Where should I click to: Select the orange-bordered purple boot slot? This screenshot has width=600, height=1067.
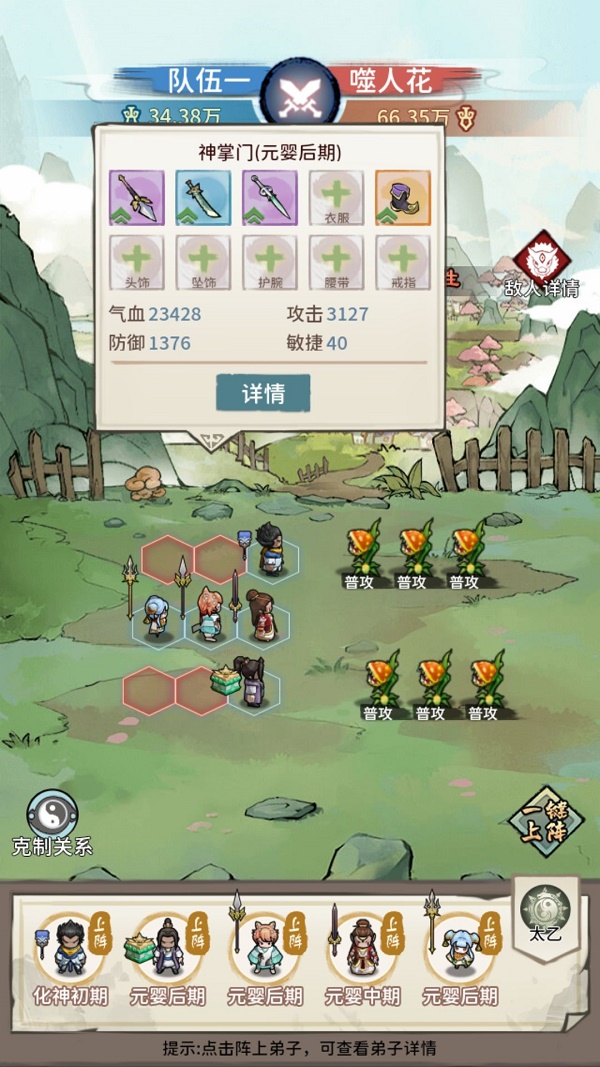click(402, 197)
